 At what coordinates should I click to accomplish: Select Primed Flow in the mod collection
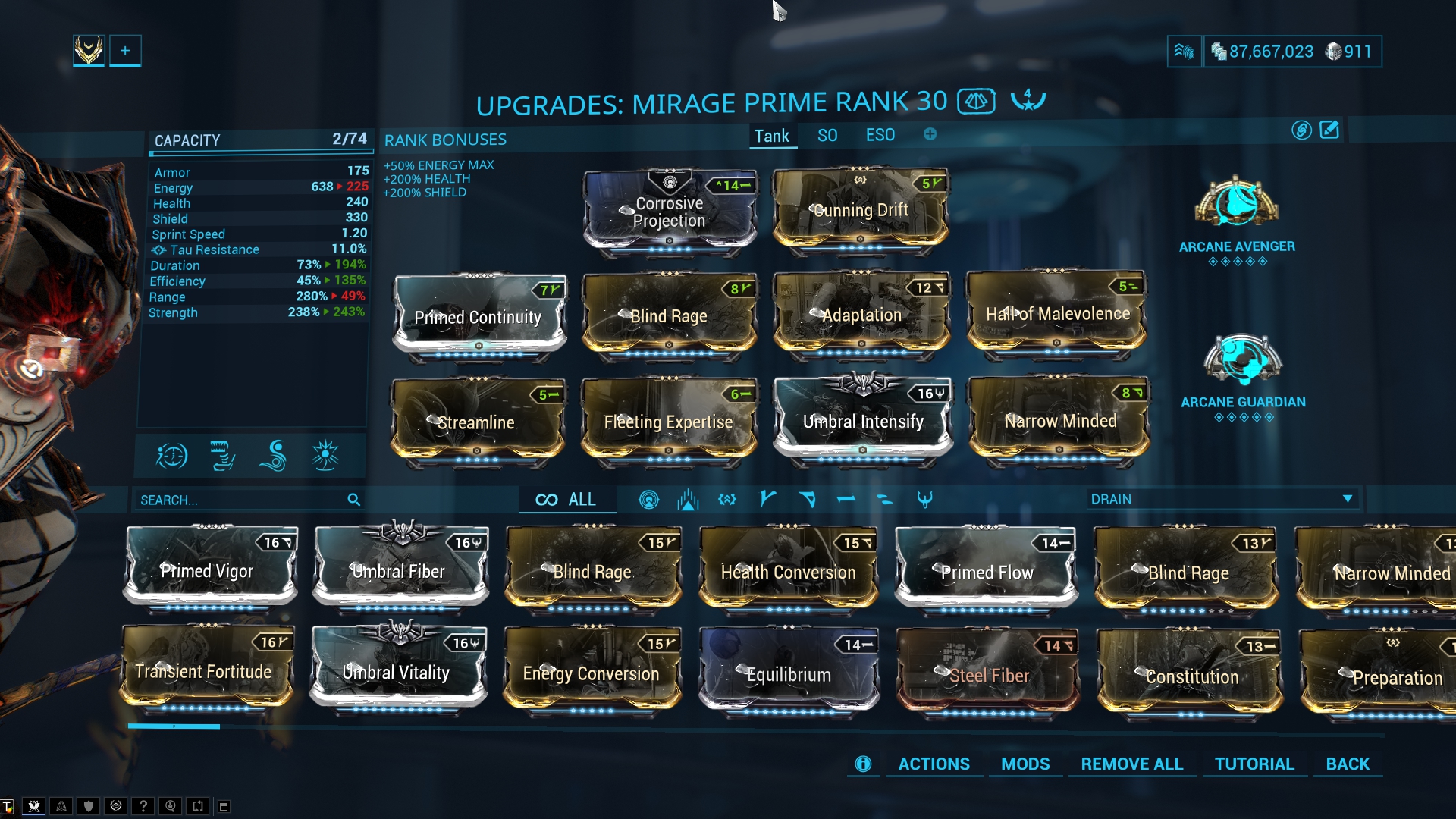[x=986, y=570]
